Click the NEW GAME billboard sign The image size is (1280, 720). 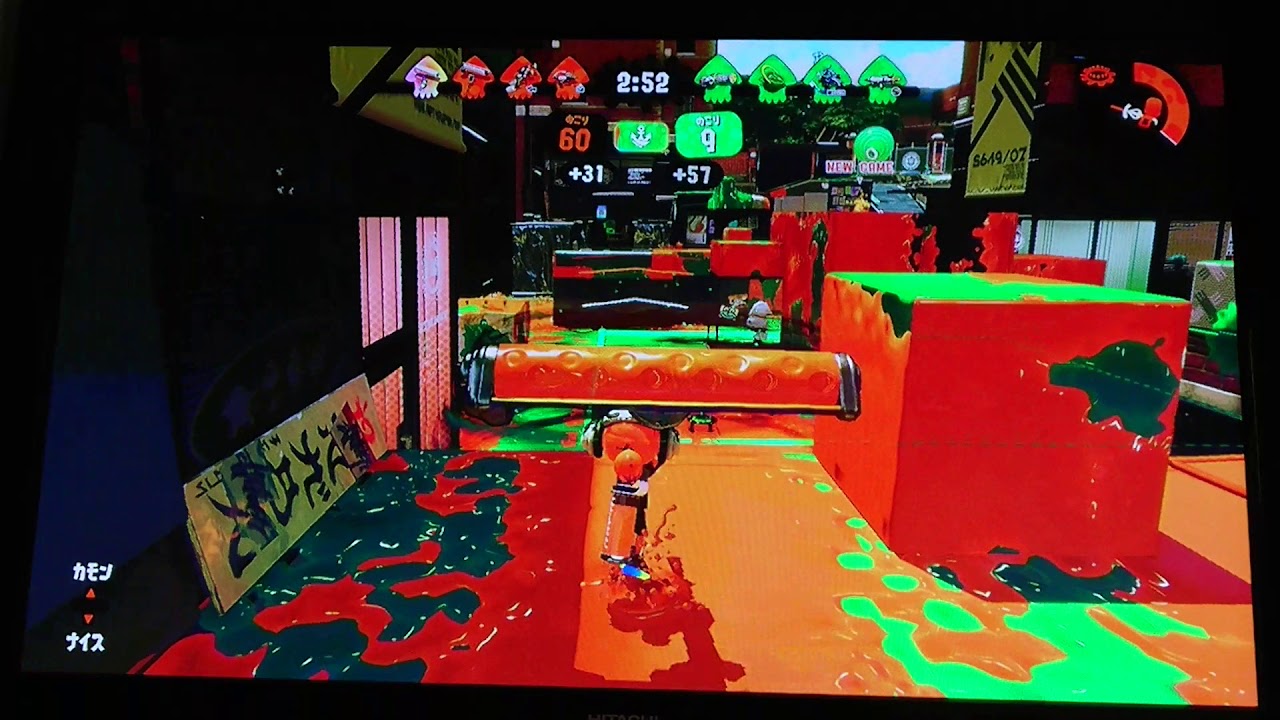[x=856, y=166]
